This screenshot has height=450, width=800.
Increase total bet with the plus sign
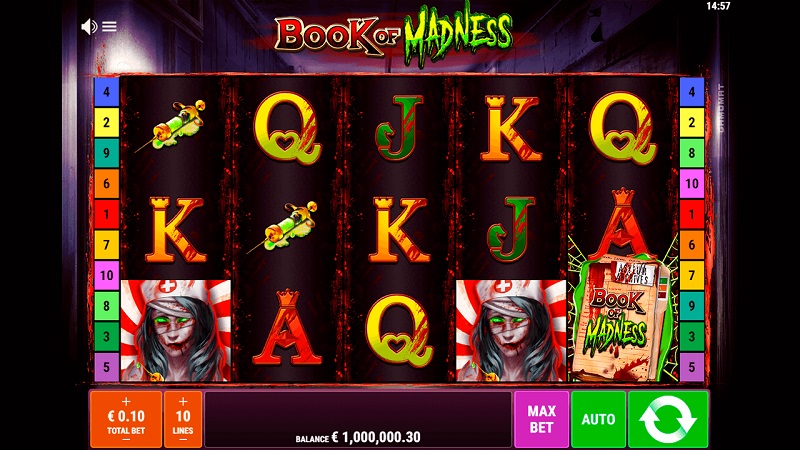[126, 400]
